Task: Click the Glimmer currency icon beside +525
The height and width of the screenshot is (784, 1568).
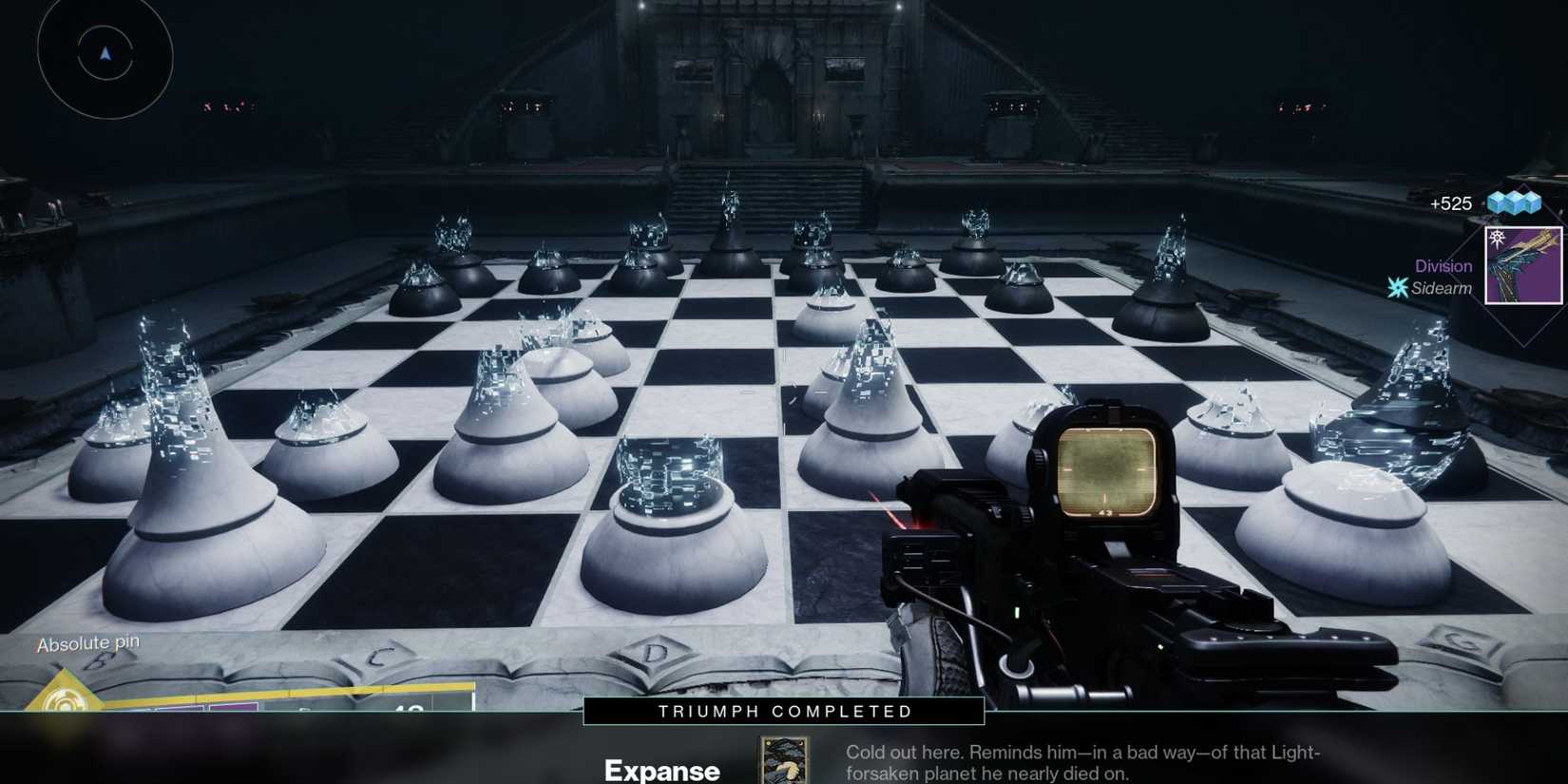Action: [x=1515, y=204]
